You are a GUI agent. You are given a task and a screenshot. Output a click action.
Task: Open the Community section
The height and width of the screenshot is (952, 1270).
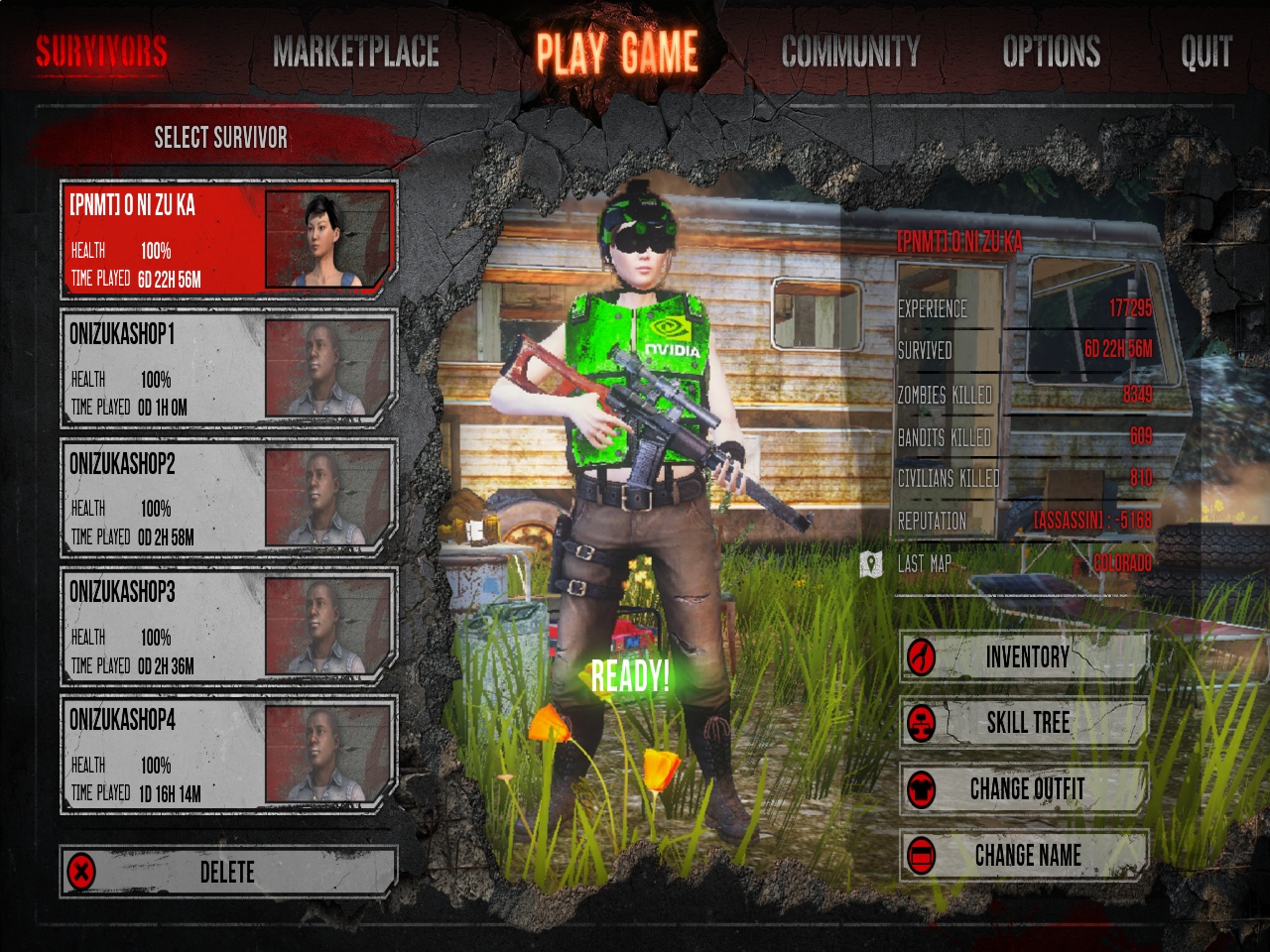point(850,52)
